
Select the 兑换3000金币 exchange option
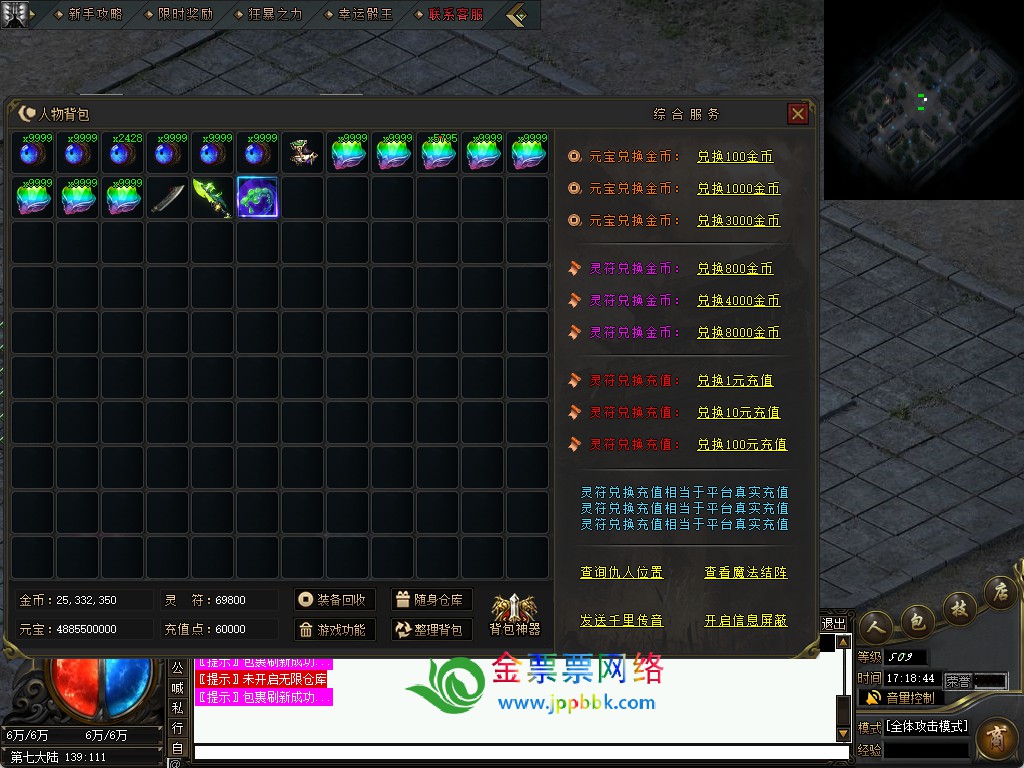[738, 221]
